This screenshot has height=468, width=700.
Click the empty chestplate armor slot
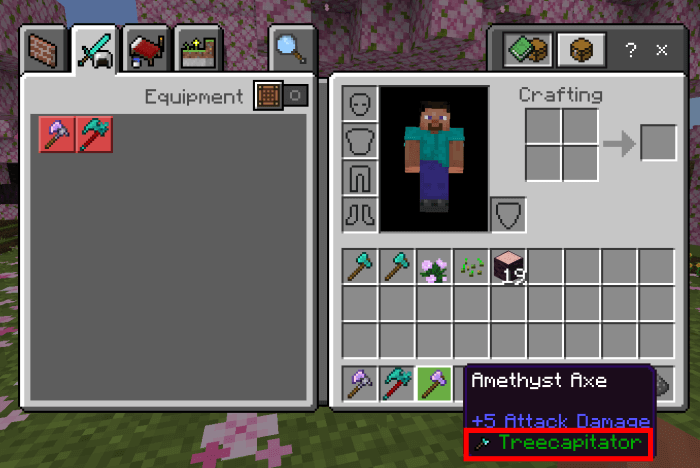[360, 140]
